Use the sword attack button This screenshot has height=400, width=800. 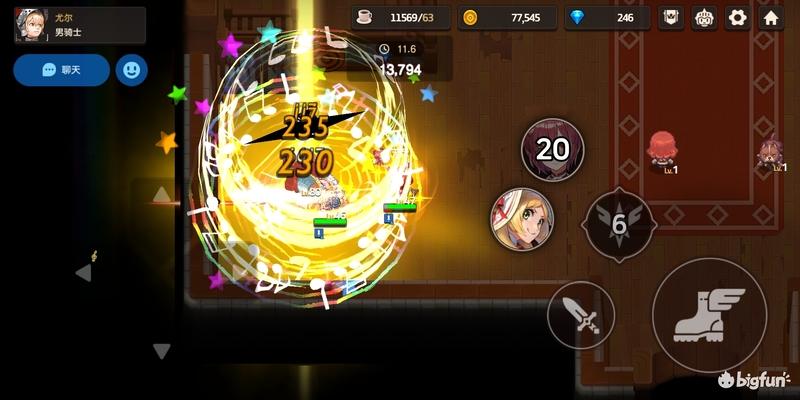tap(581, 315)
